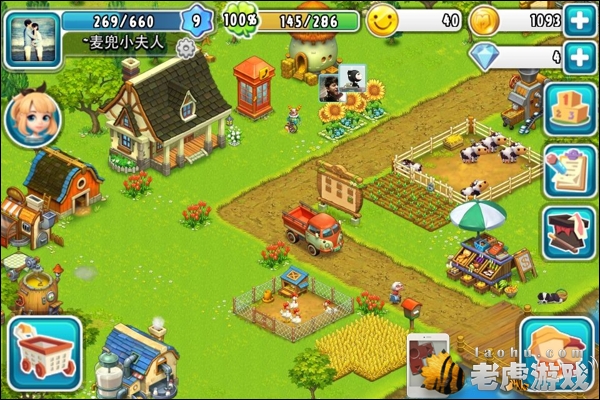Tap the smiley face happiness icon
Screen dimensions: 600x400
click(x=381, y=20)
